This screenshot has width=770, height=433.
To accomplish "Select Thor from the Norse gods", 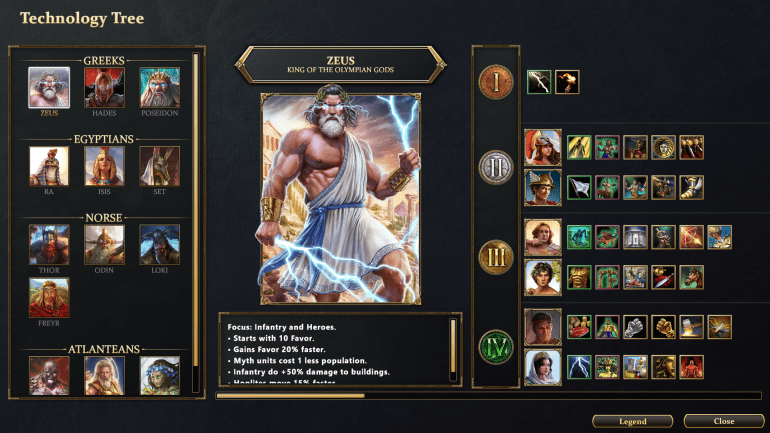I will pyautogui.click(x=49, y=244).
